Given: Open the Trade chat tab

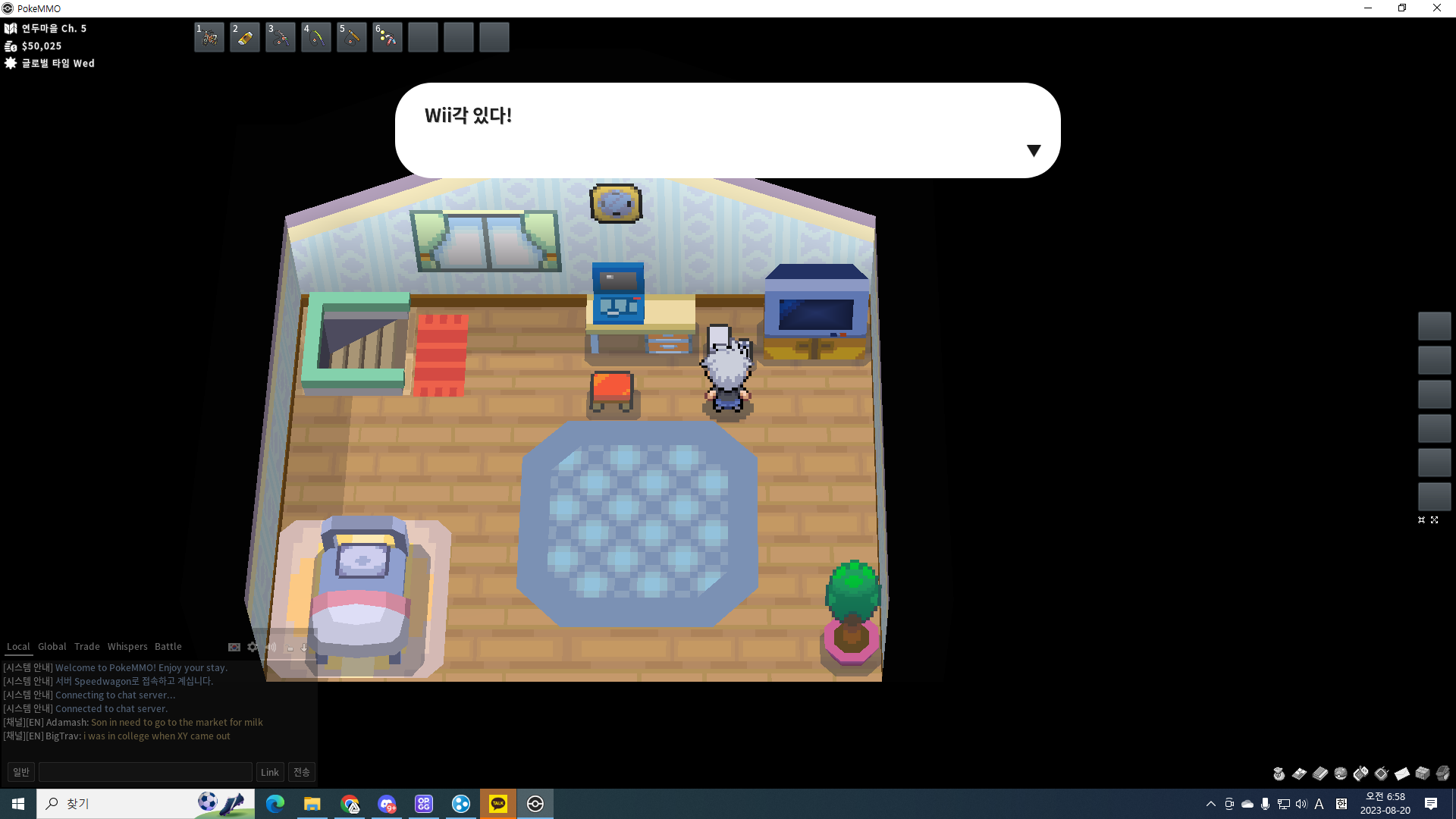Looking at the screenshot, I should 87,647.
